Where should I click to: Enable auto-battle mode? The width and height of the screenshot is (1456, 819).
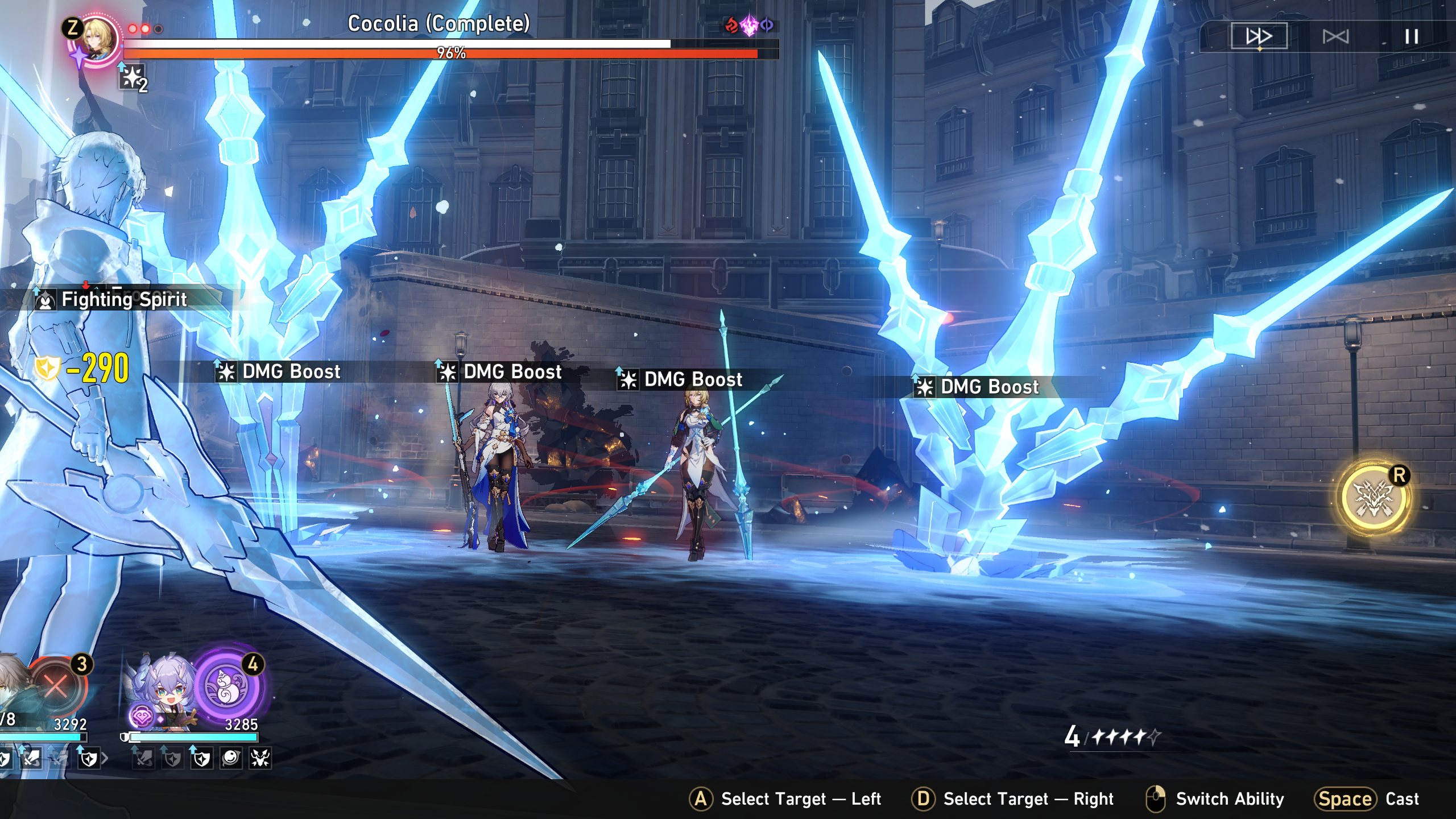1335,37
